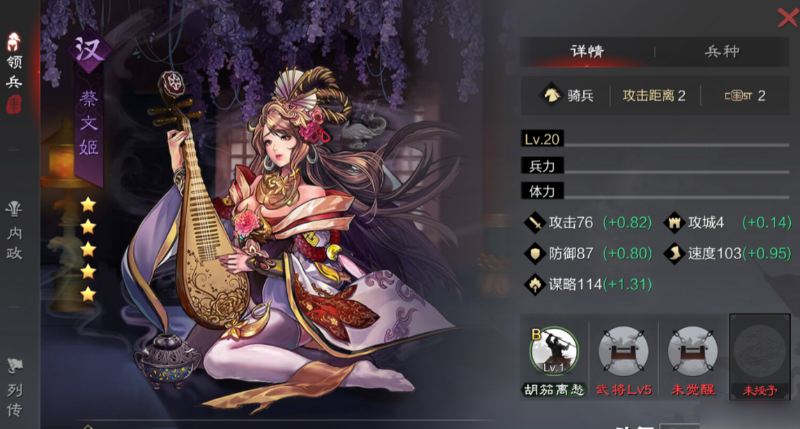This screenshot has width=800, height=429.
Task: Switch to the 详情 details tab
Action: pos(587,51)
